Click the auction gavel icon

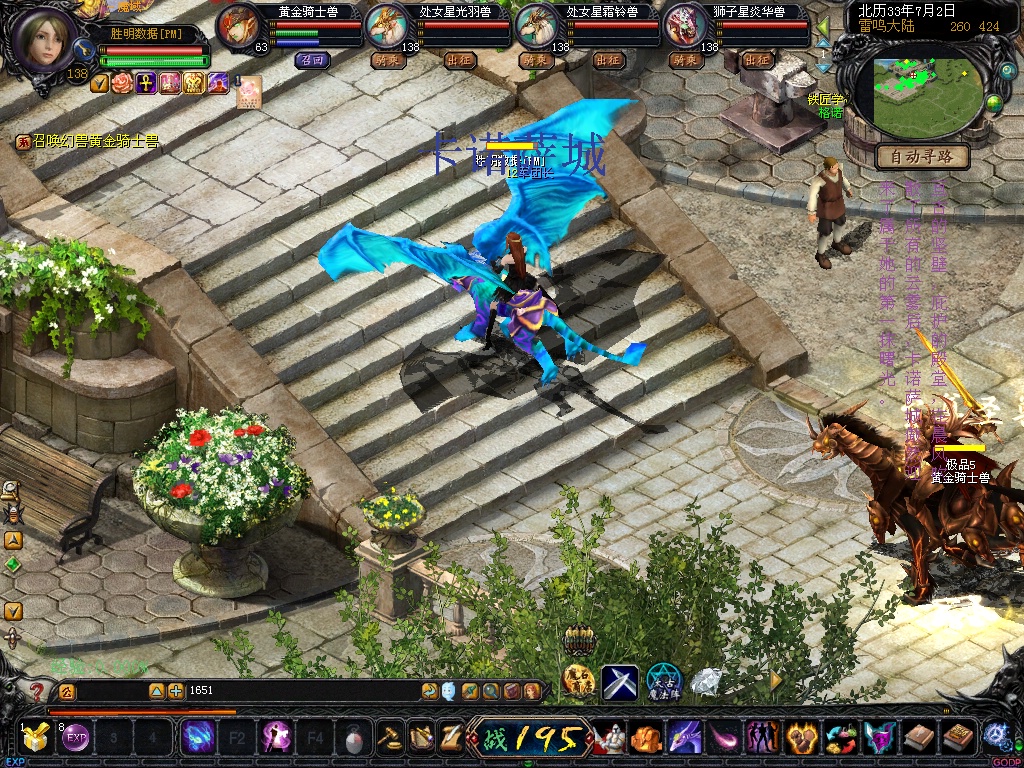[389, 738]
